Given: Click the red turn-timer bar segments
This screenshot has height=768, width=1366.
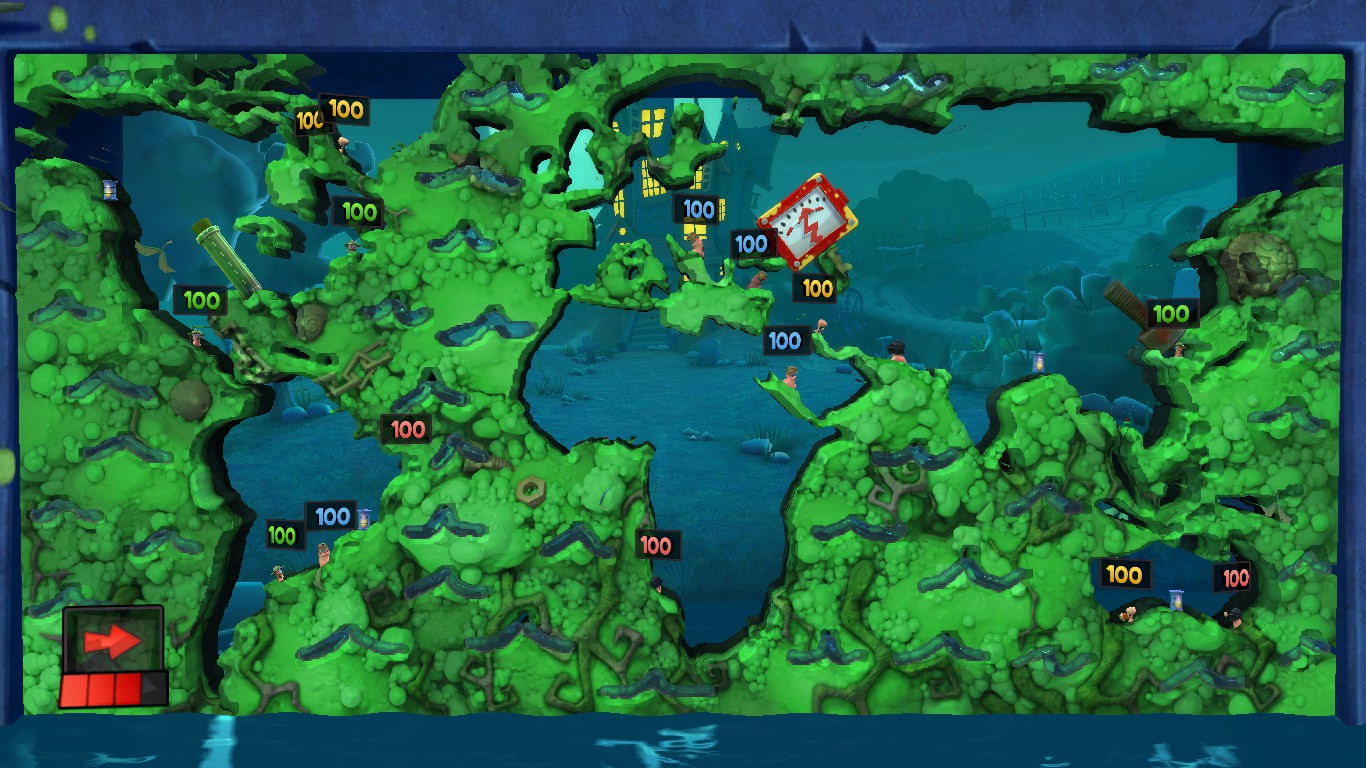Looking at the screenshot, I should click(x=112, y=684).
